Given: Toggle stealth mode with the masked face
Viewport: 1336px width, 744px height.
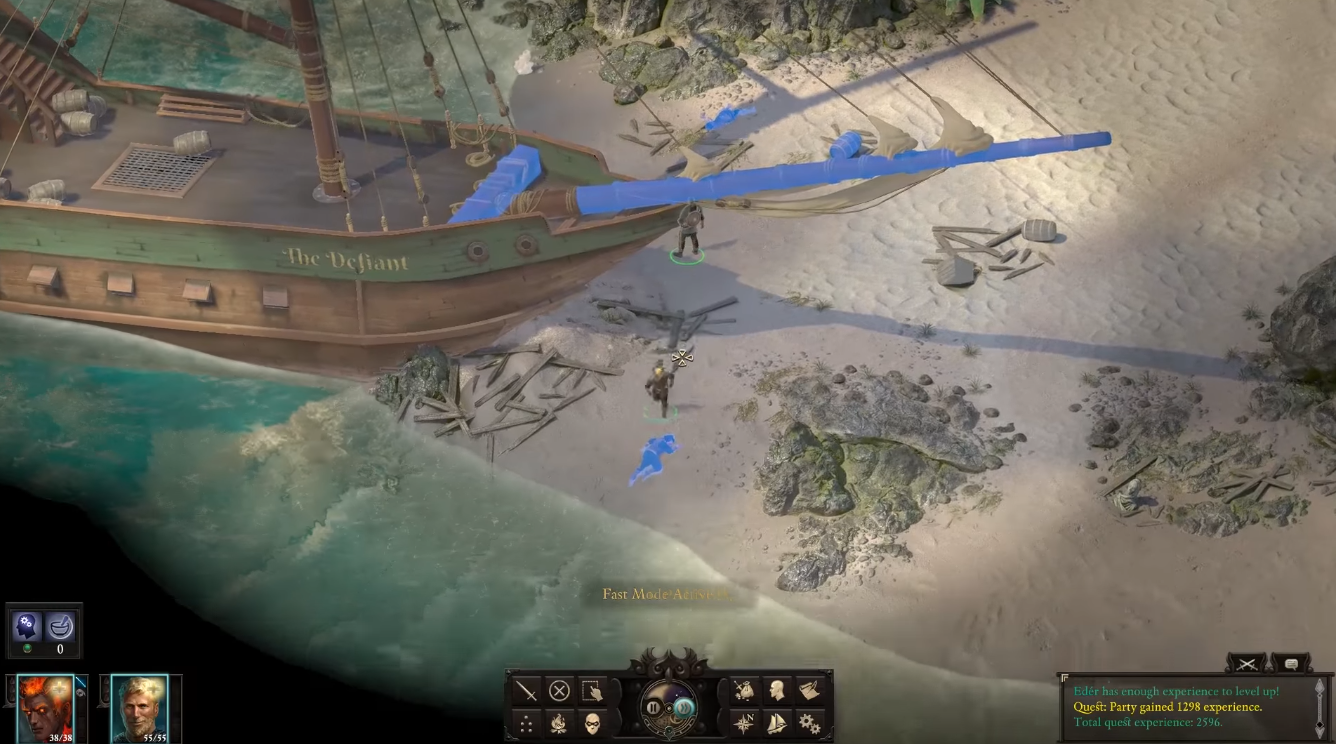Looking at the screenshot, I should pos(592,723).
